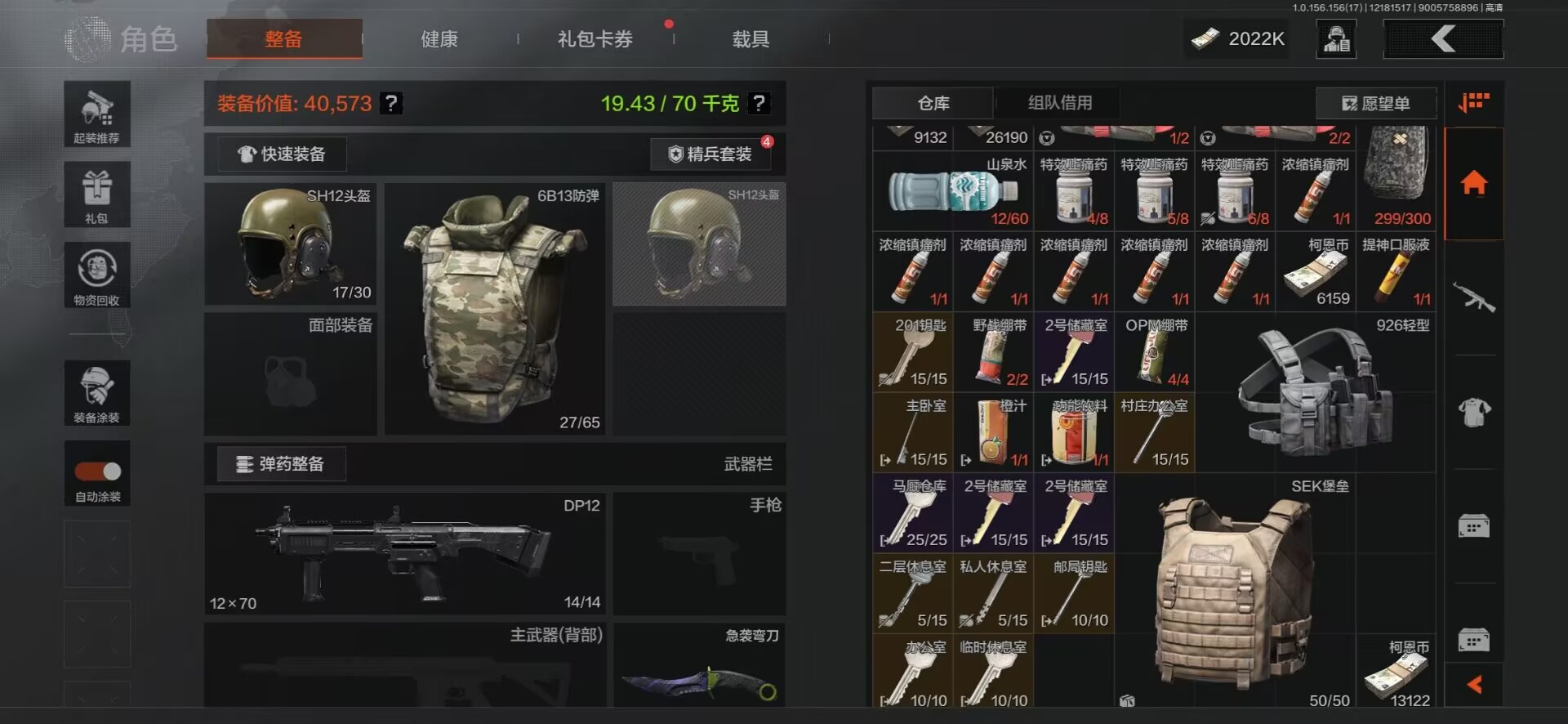Open 精兵套装 loadout sets
This screenshot has height=724, width=1568.
(710, 154)
